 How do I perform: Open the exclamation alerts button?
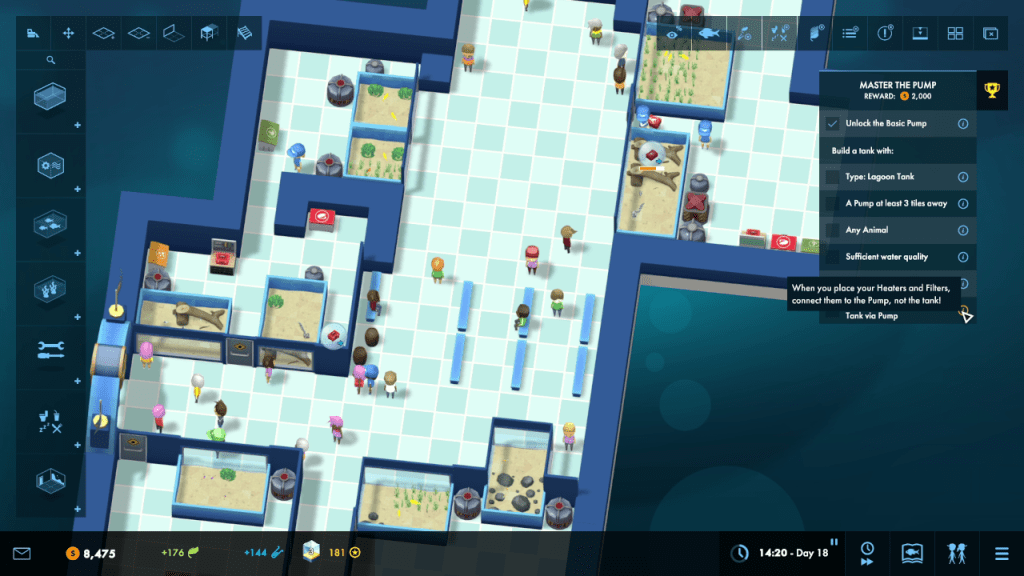pyautogui.click(x=885, y=34)
